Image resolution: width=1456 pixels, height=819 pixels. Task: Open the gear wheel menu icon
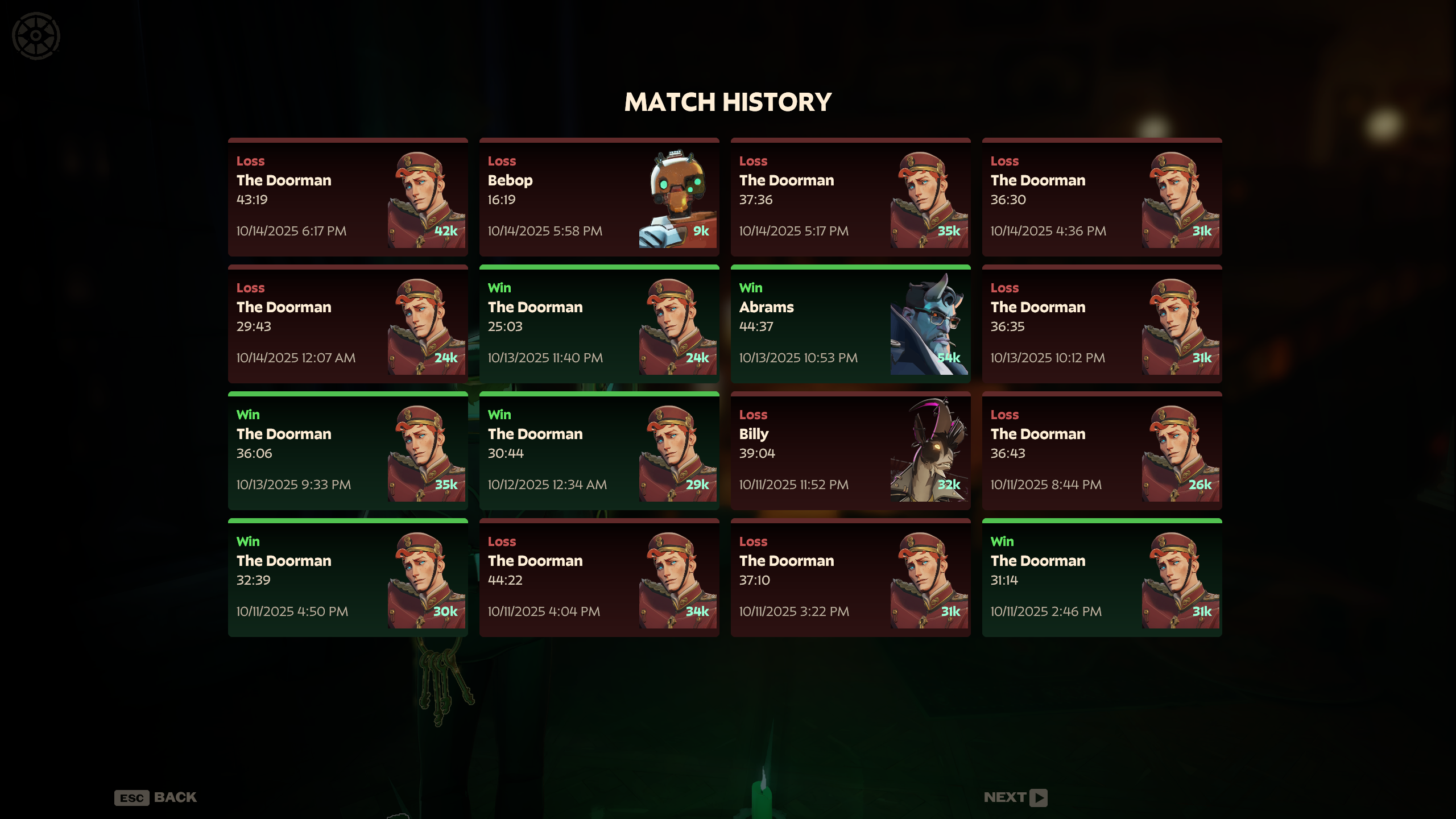click(x=36, y=36)
